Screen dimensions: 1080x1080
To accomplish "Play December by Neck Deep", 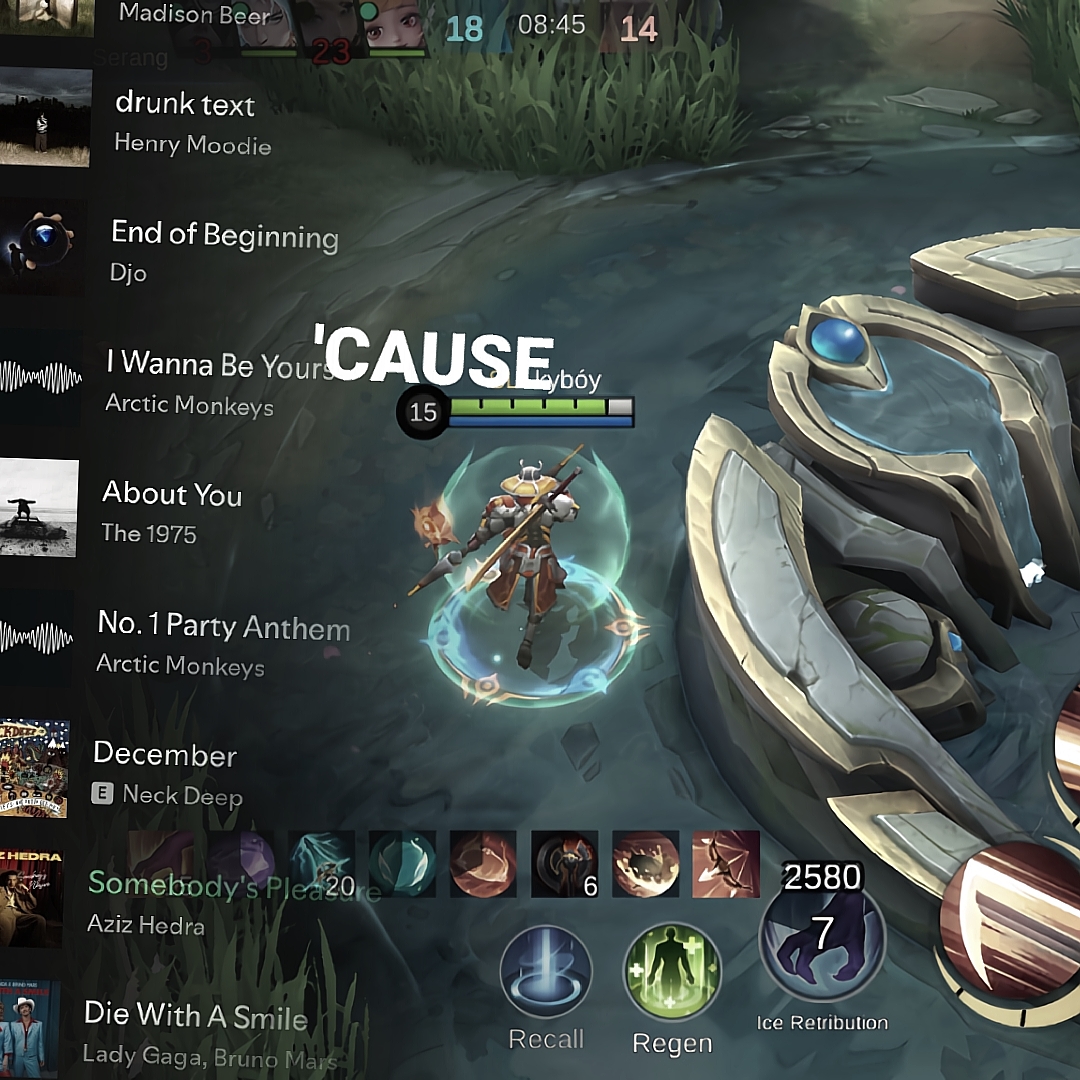I will [165, 772].
